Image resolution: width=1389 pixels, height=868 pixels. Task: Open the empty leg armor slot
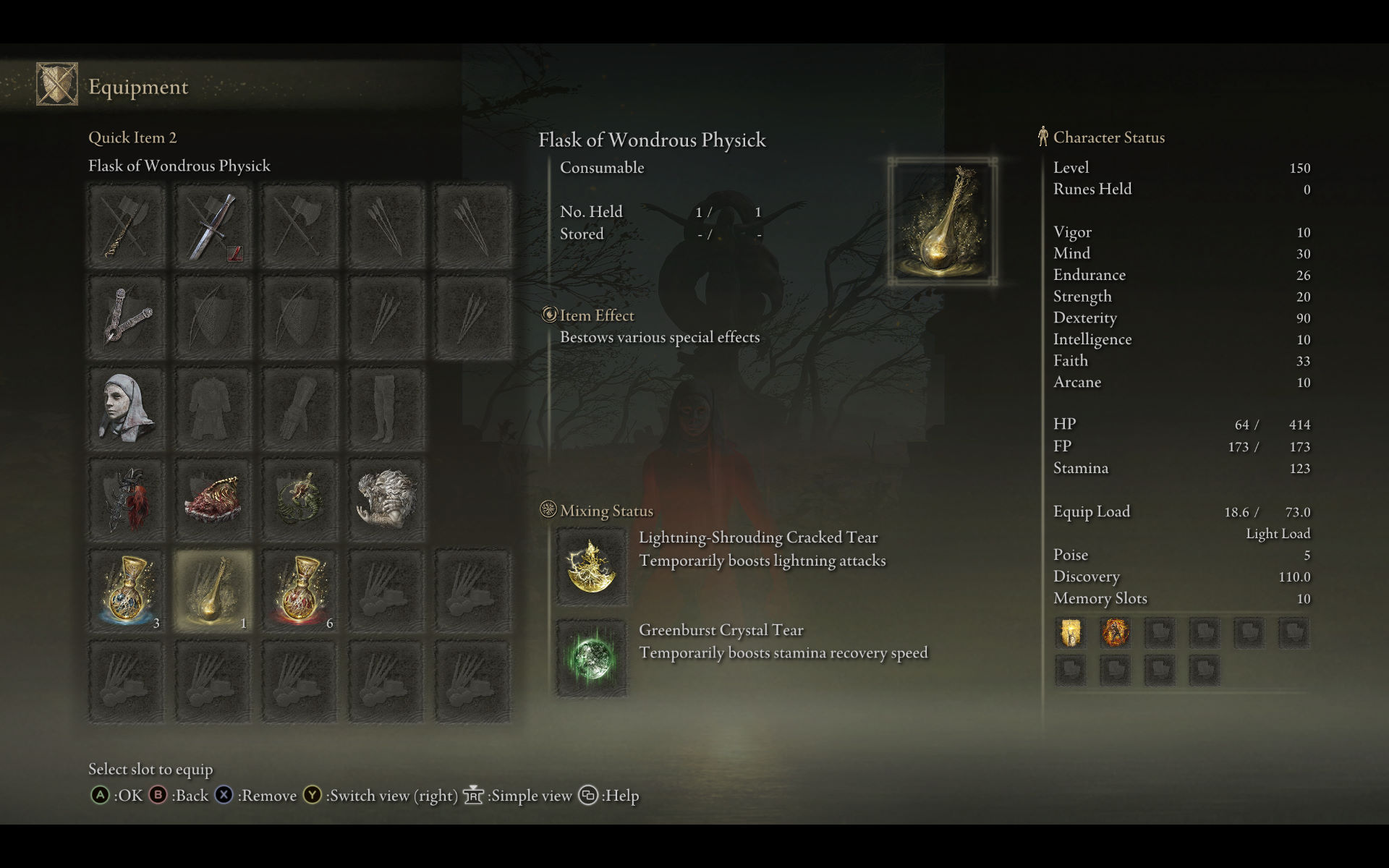click(x=386, y=408)
